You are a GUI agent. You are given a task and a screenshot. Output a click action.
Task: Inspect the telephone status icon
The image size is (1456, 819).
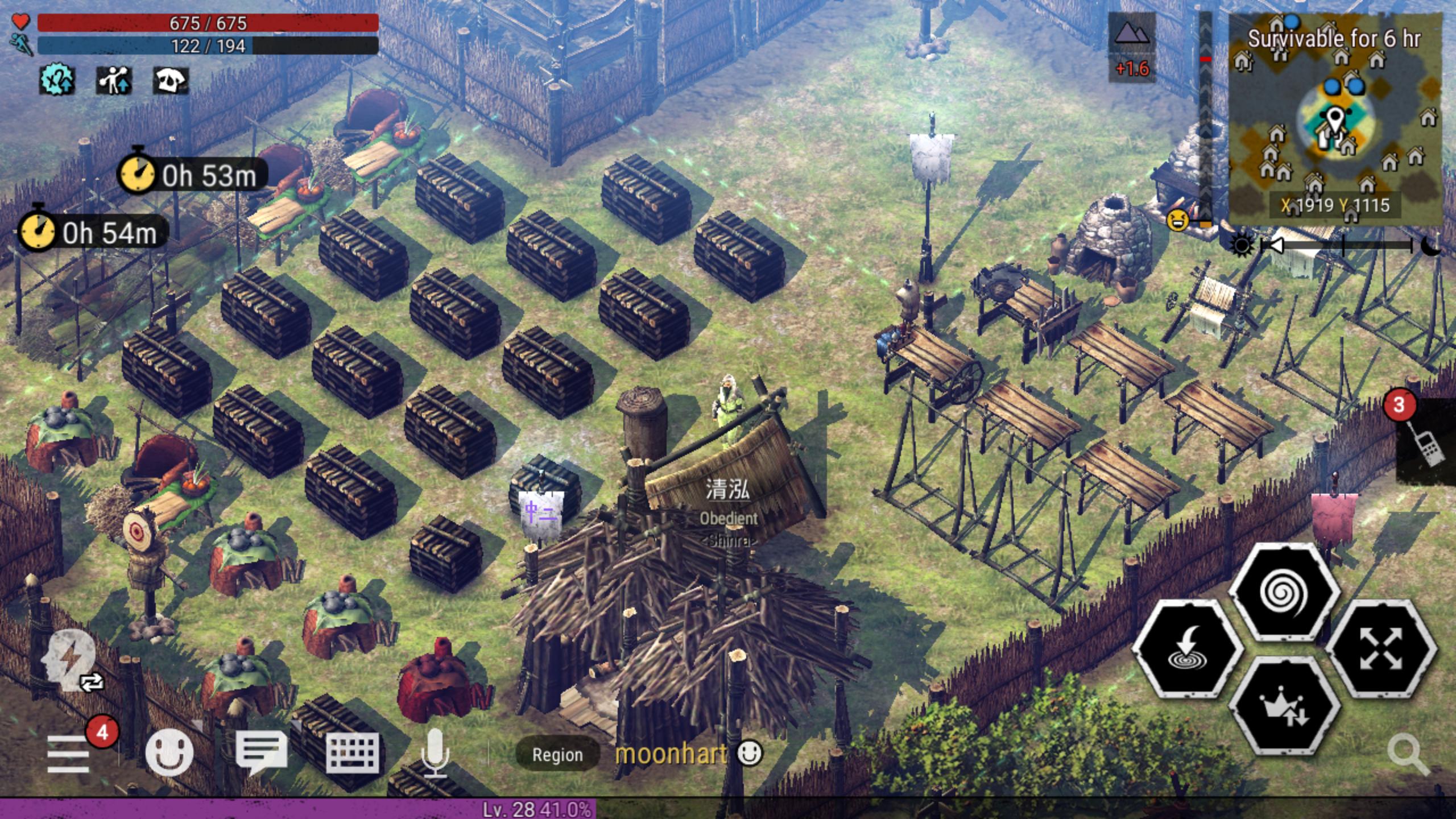[170, 80]
